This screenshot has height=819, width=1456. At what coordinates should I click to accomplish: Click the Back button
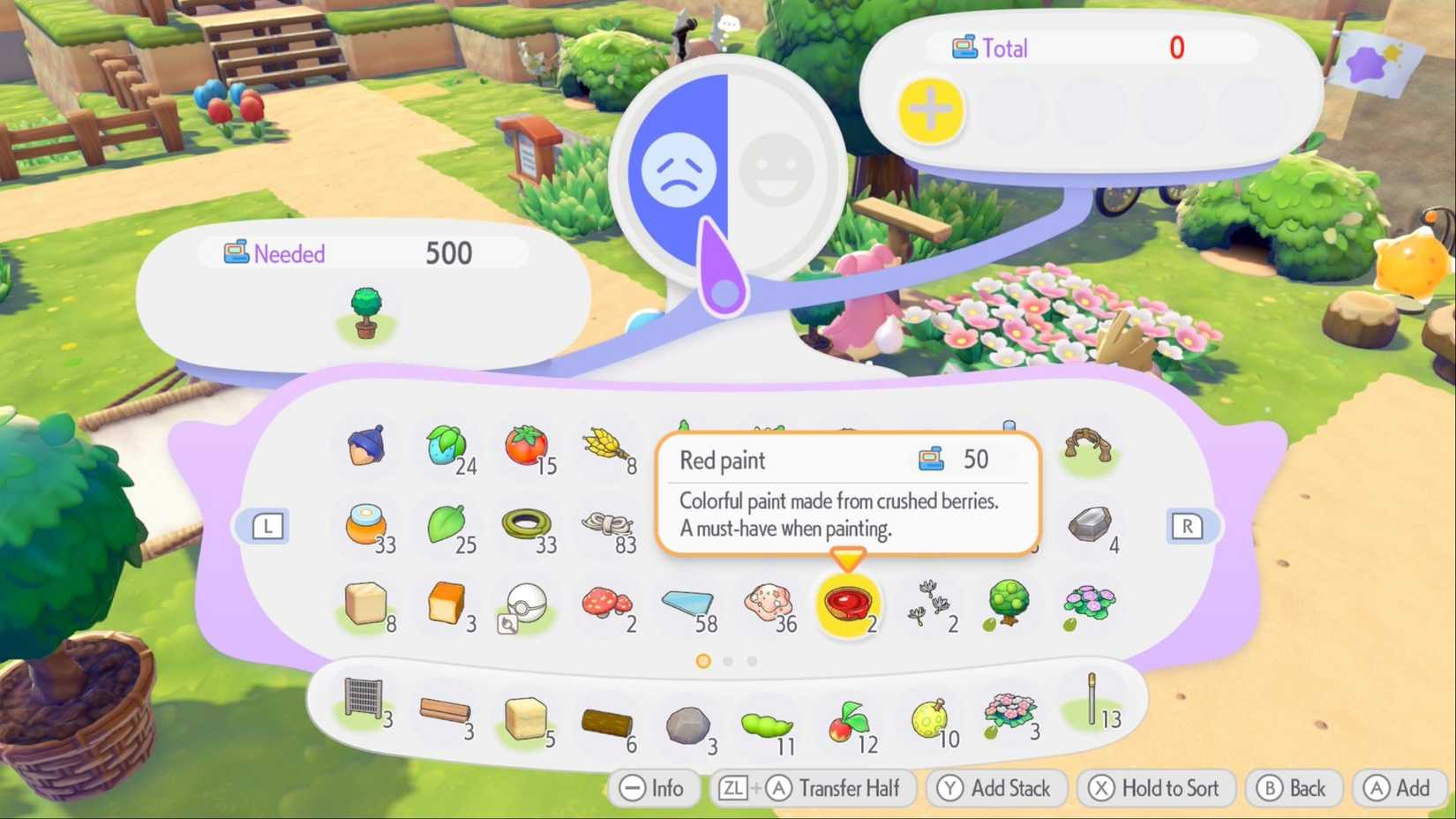1294,788
